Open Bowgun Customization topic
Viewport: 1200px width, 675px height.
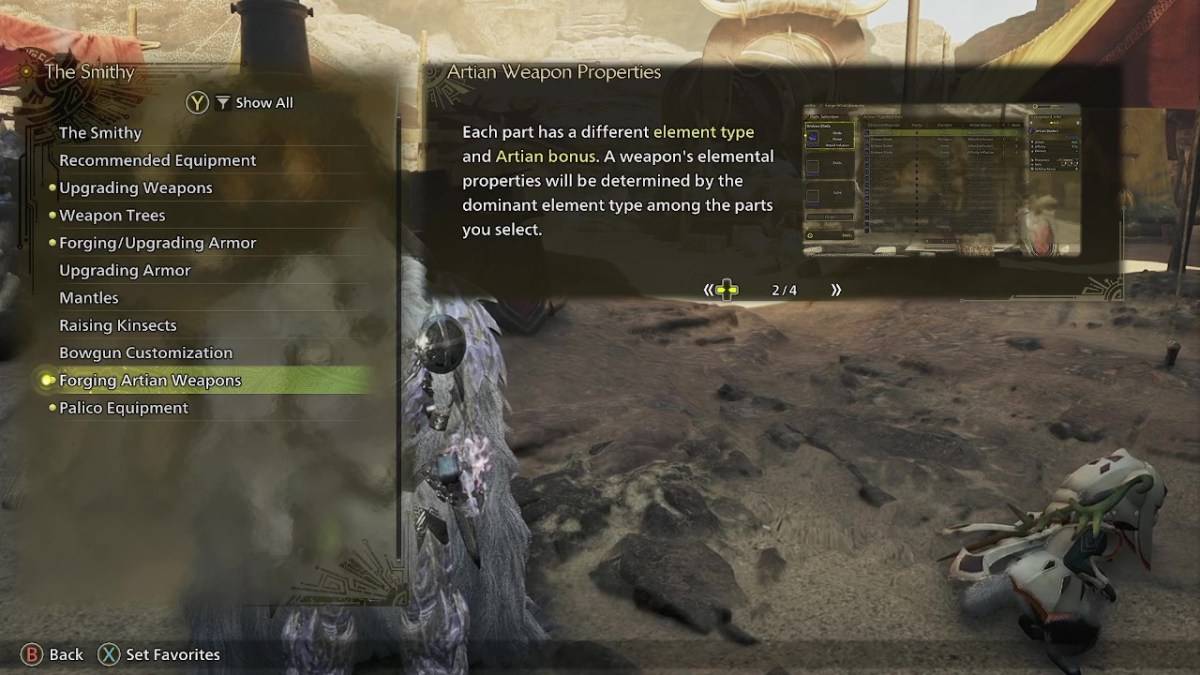[145, 353]
